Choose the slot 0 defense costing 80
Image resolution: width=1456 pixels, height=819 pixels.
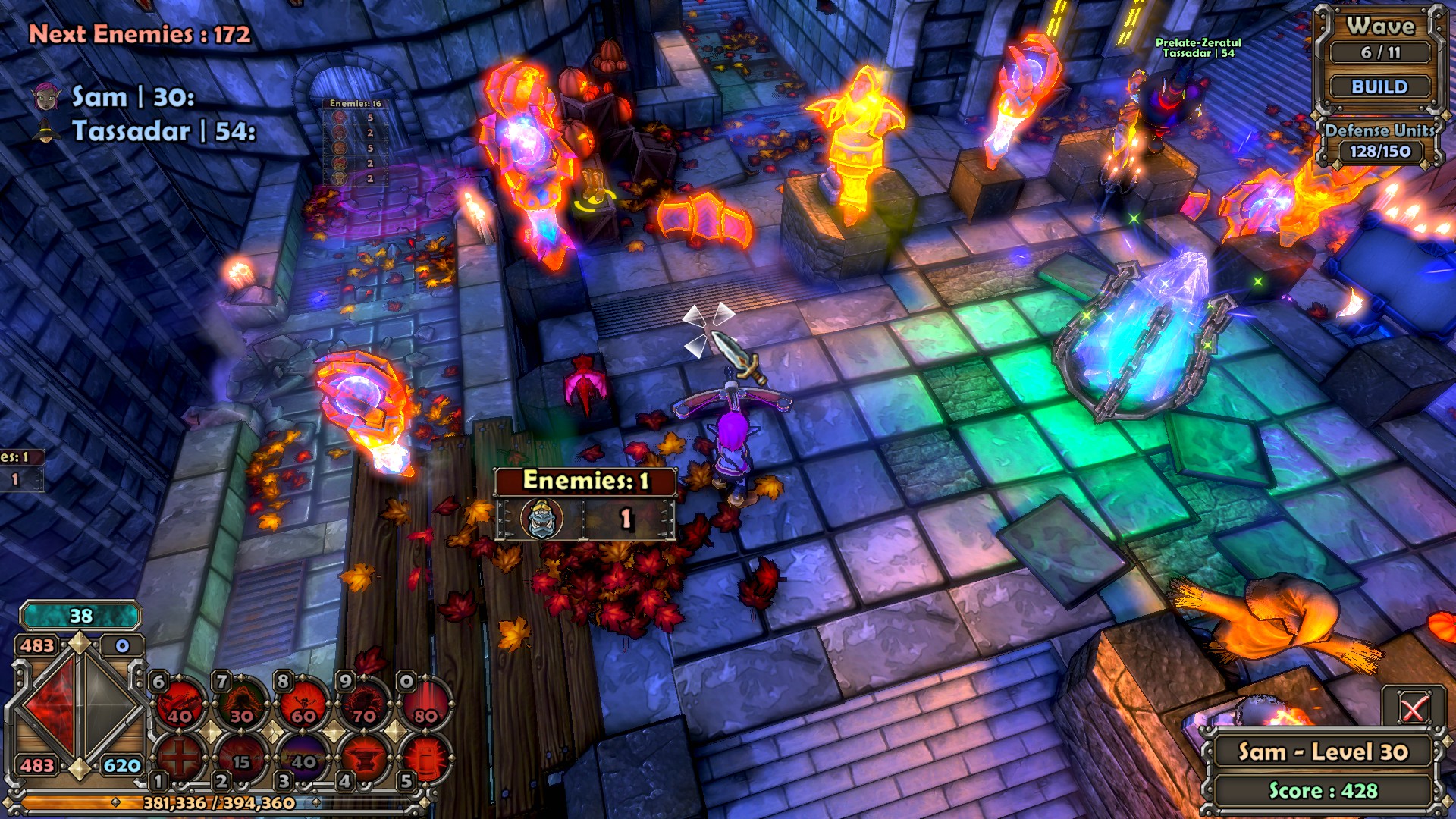coord(425,705)
